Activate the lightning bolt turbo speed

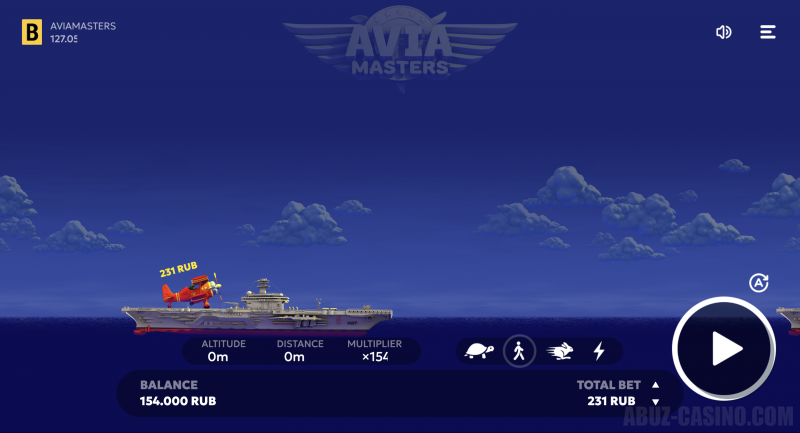tap(599, 351)
